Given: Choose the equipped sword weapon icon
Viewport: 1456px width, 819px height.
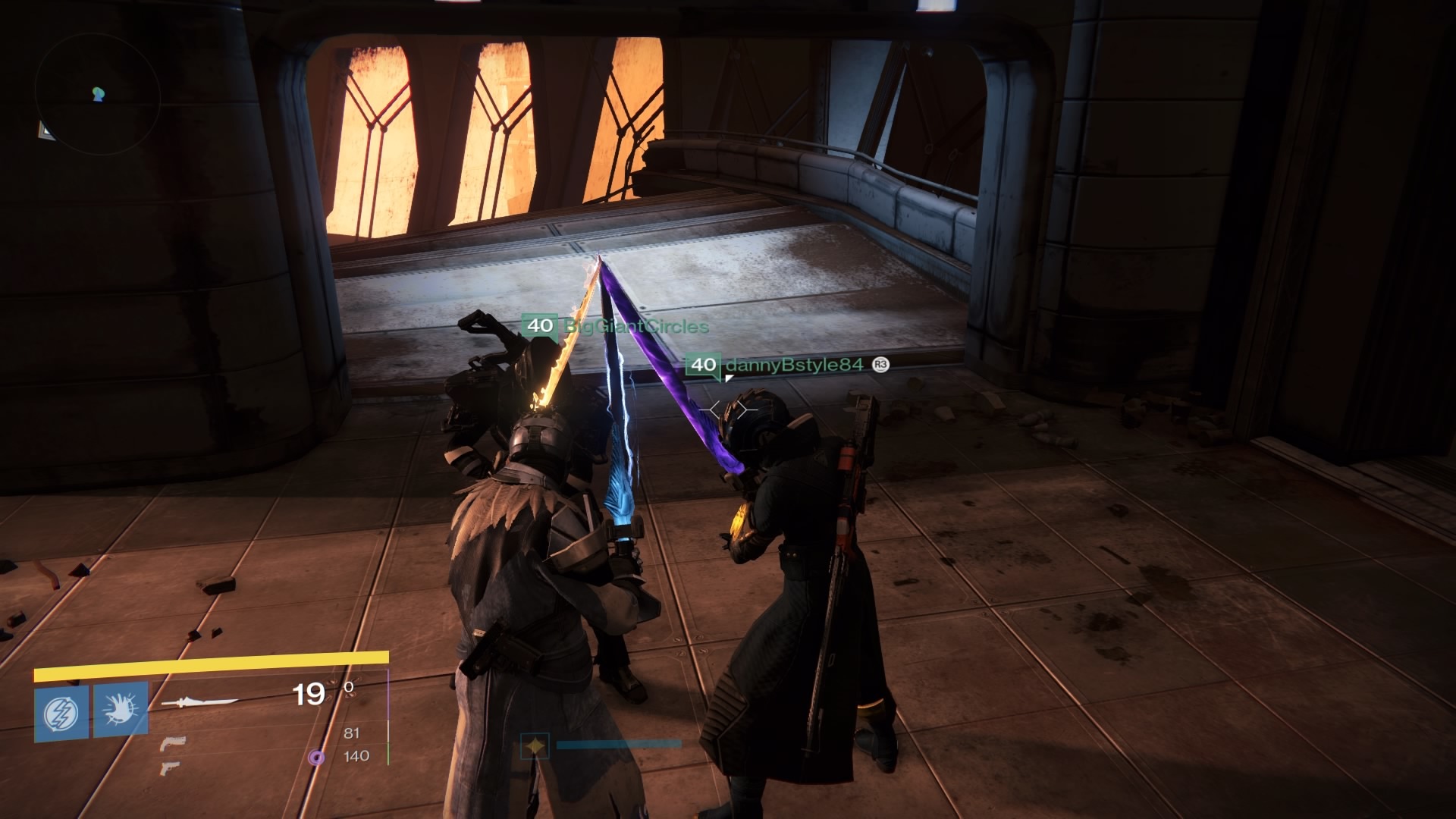Looking at the screenshot, I should coord(200,703).
